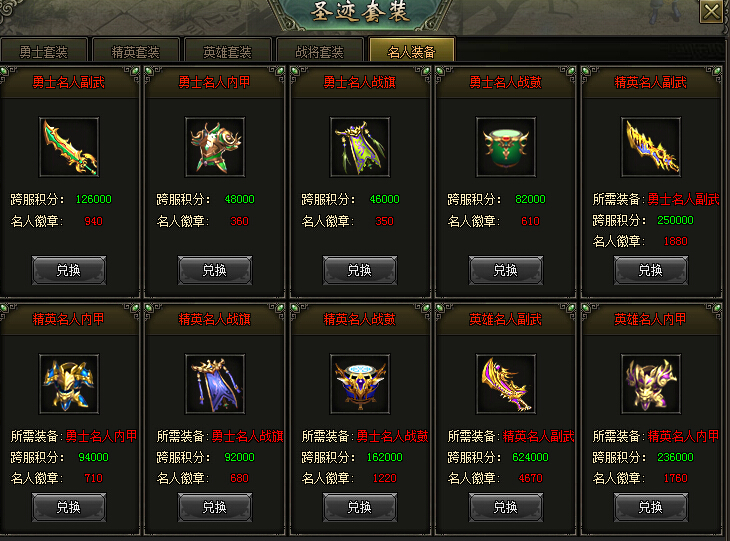Click 兑换 under 勇士名人内甲
The width and height of the screenshot is (730, 541).
click(x=215, y=270)
